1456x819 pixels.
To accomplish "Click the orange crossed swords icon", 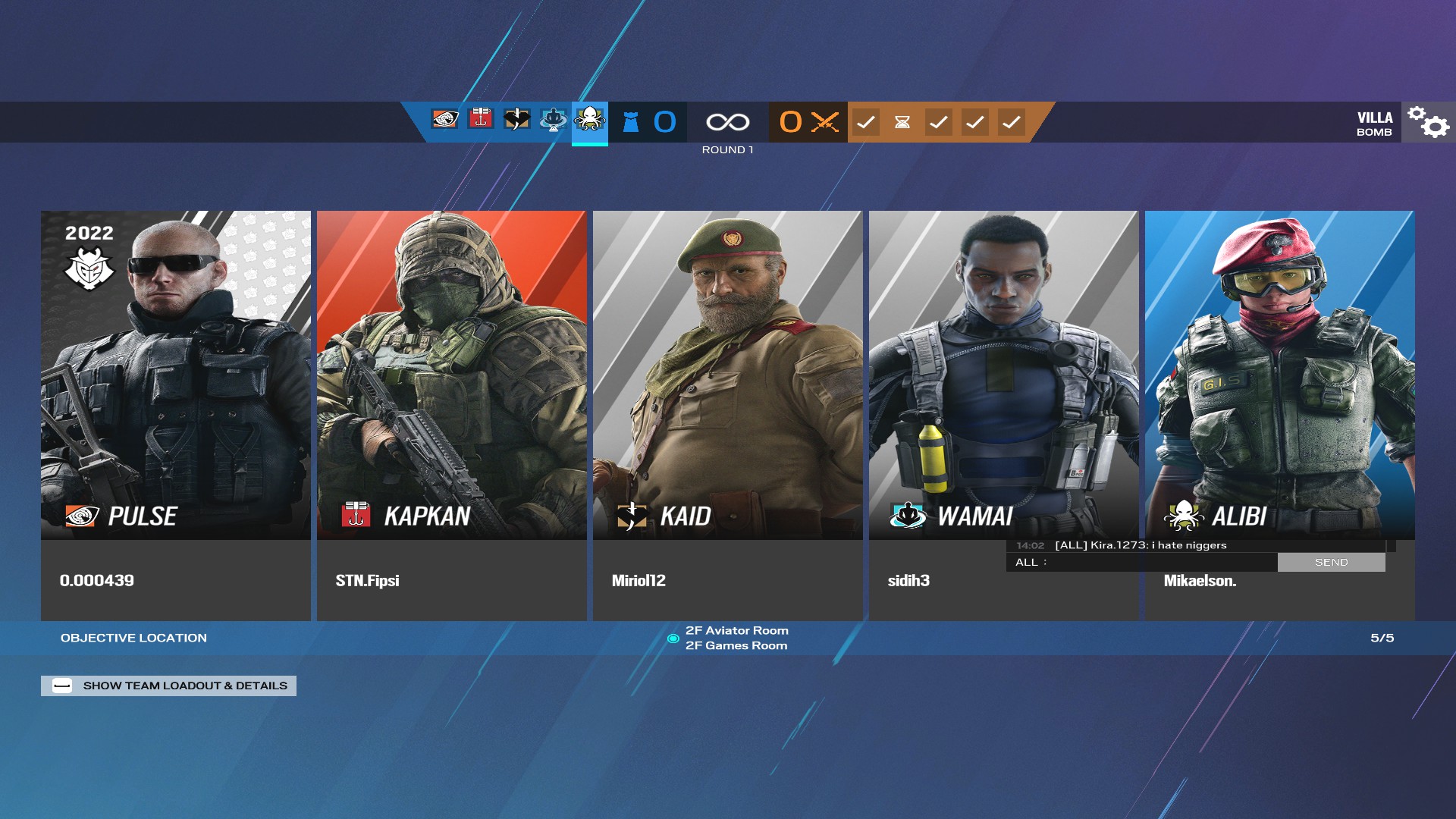I will pos(824,121).
